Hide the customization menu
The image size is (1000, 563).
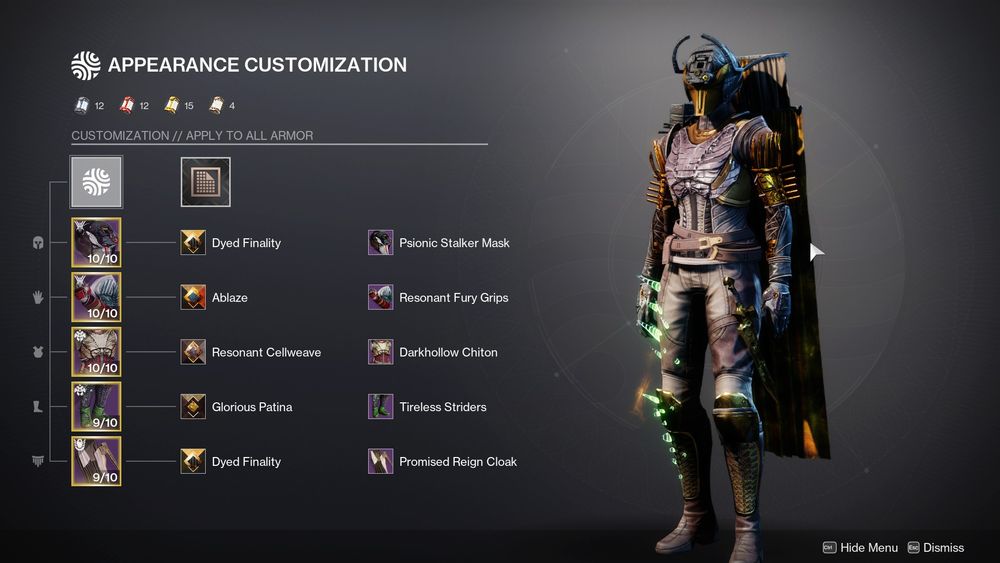click(860, 547)
